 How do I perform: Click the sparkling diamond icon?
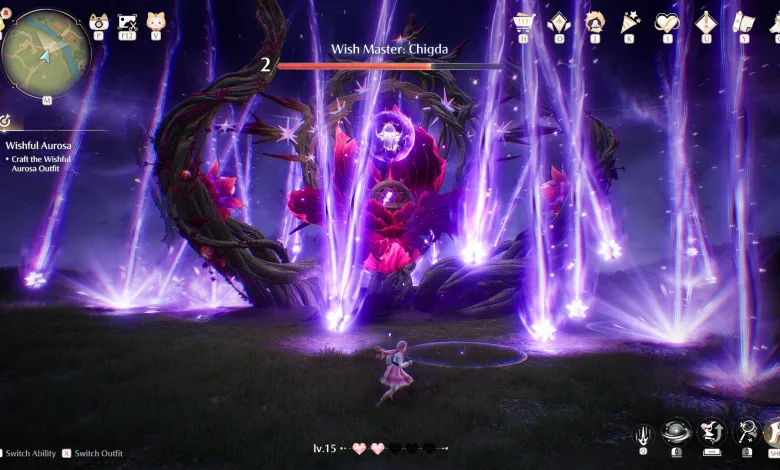[559, 21]
